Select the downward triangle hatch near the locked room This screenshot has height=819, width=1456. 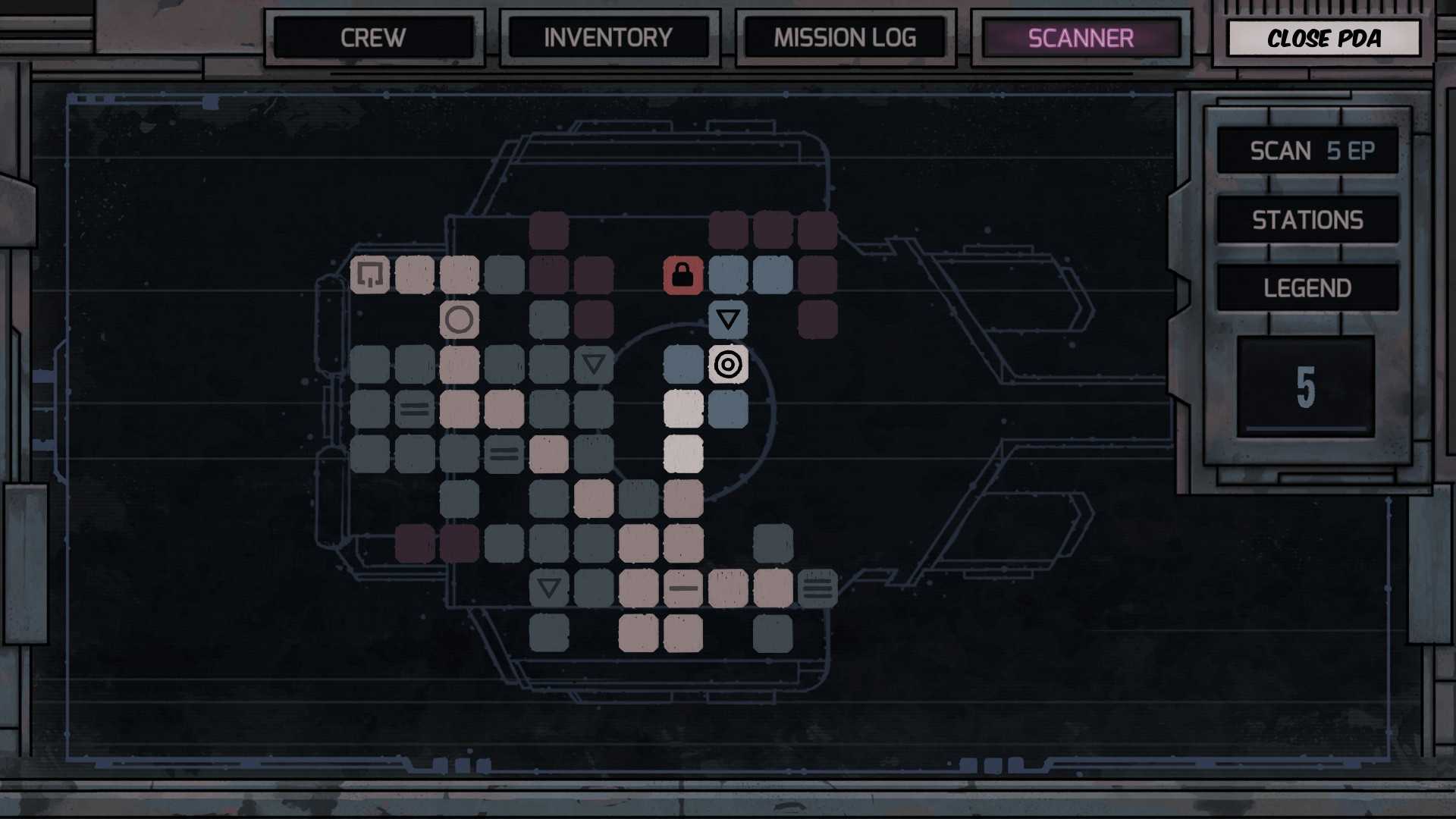[728, 319]
